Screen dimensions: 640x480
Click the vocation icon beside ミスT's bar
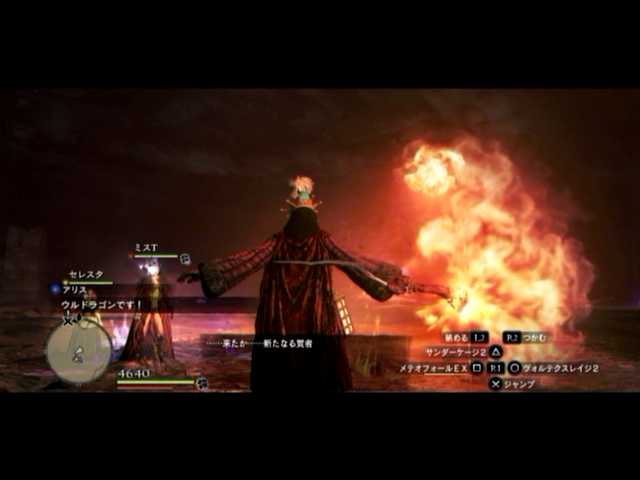[x=184, y=258]
